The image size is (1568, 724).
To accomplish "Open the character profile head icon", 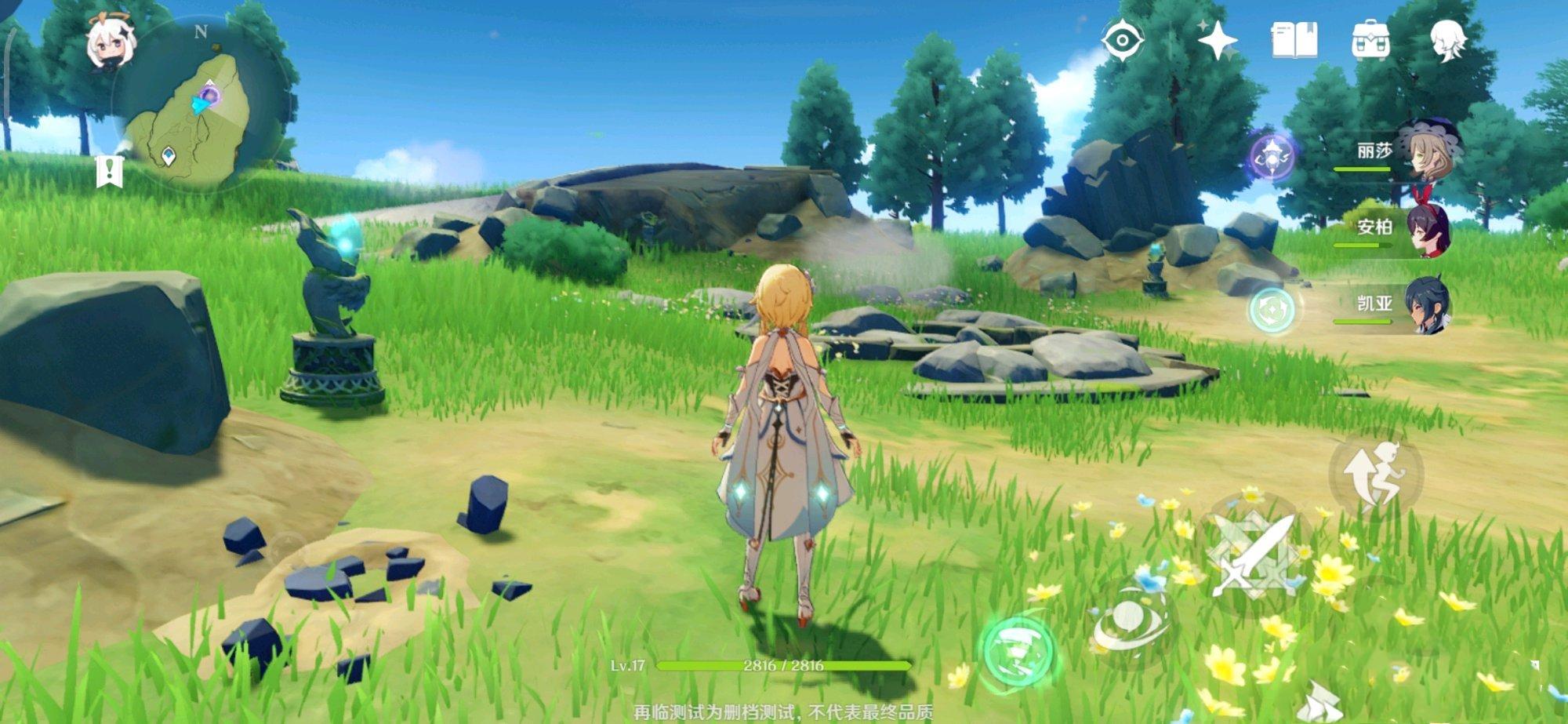I will click(x=1447, y=40).
